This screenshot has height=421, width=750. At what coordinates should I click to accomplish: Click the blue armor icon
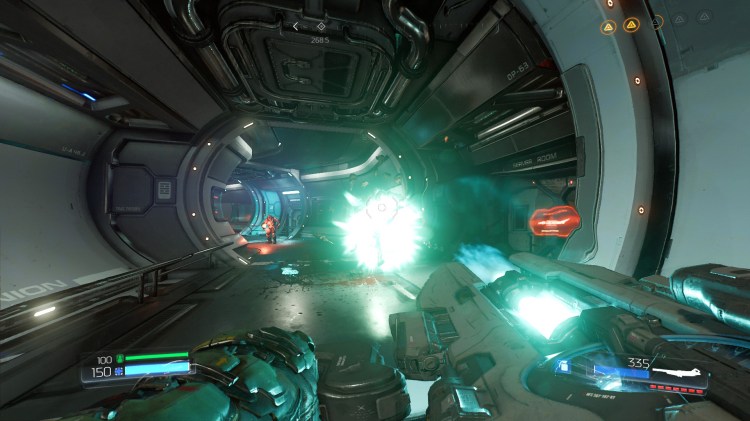point(120,371)
